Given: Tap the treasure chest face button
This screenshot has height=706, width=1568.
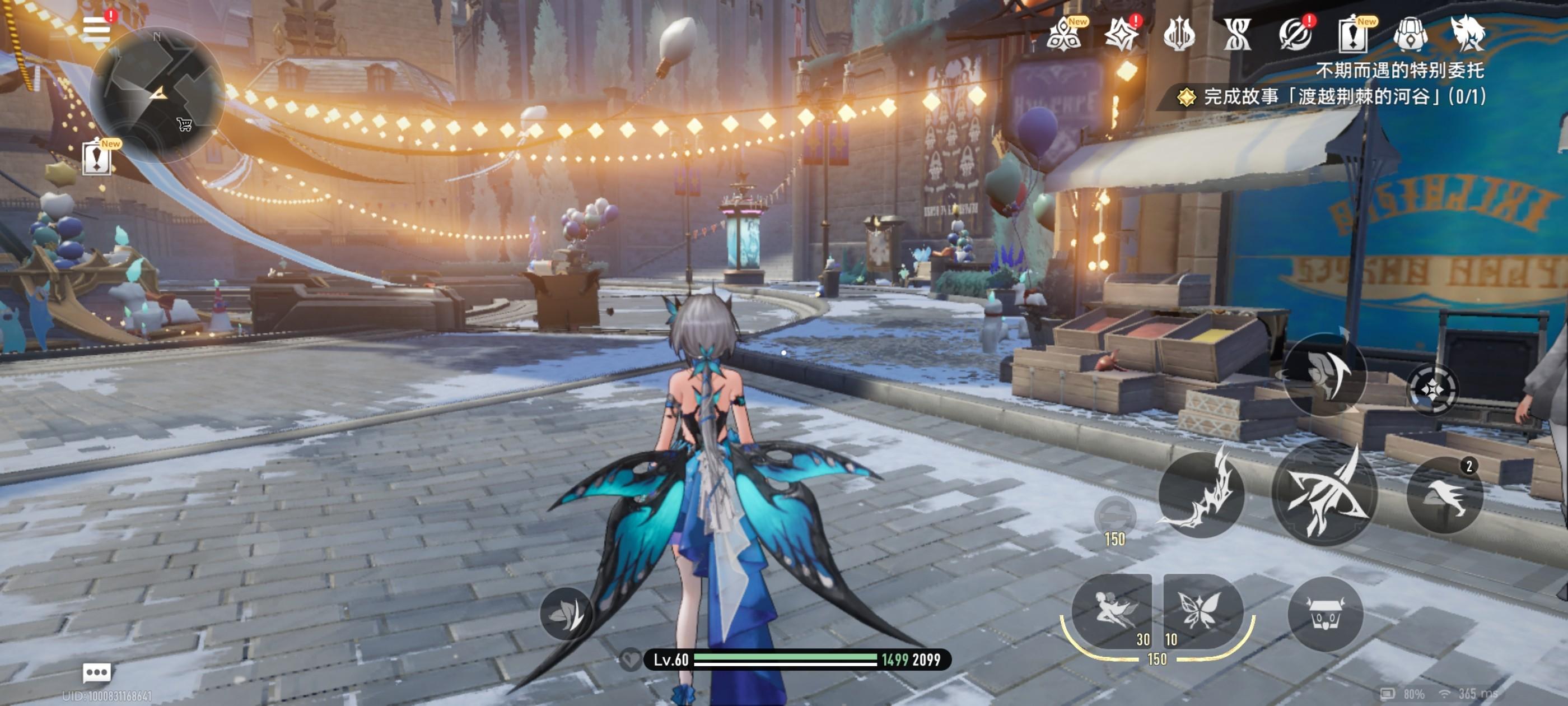Looking at the screenshot, I should [x=1325, y=614].
